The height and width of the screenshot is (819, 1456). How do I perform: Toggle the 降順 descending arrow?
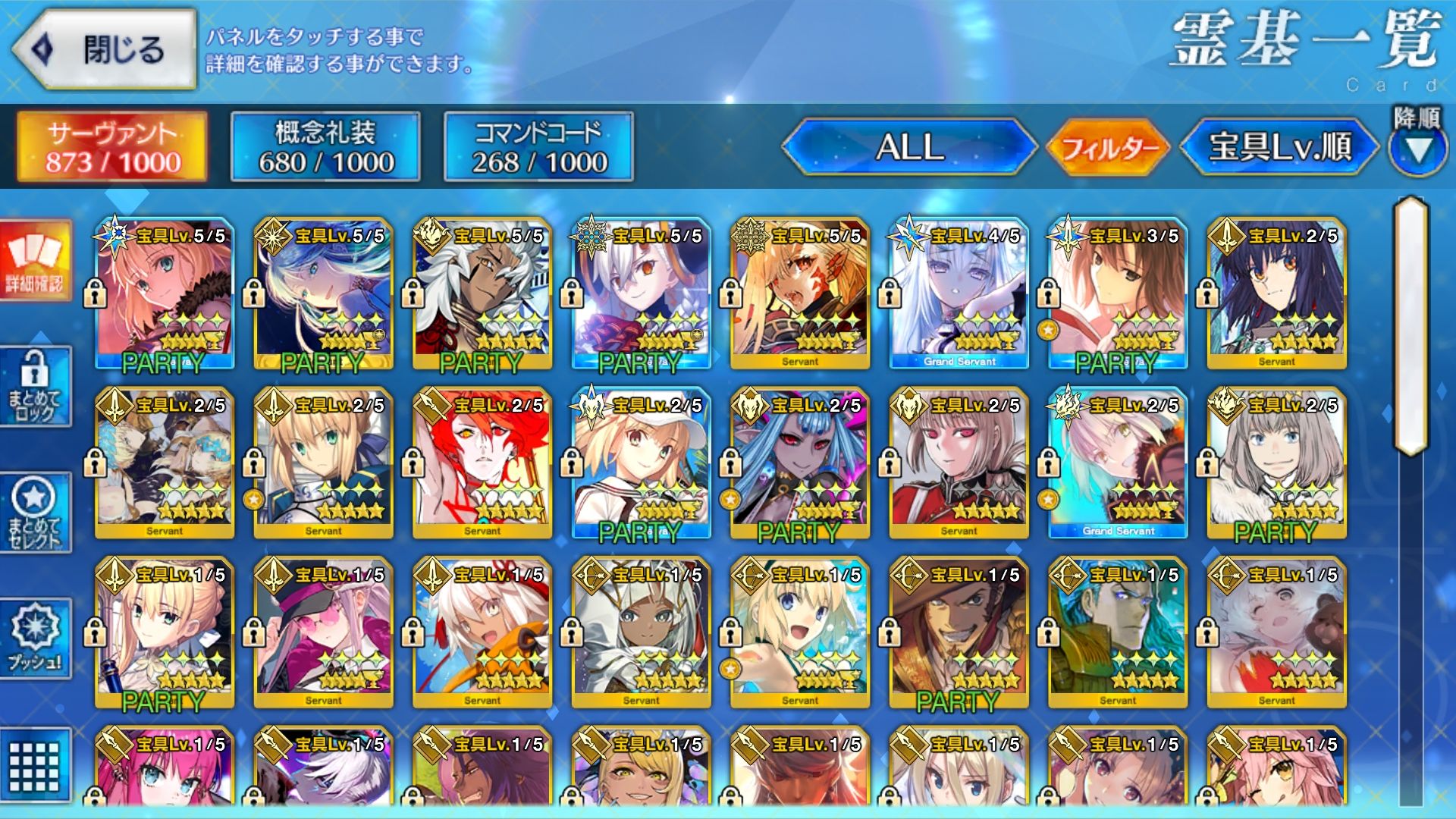(x=1417, y=149)
